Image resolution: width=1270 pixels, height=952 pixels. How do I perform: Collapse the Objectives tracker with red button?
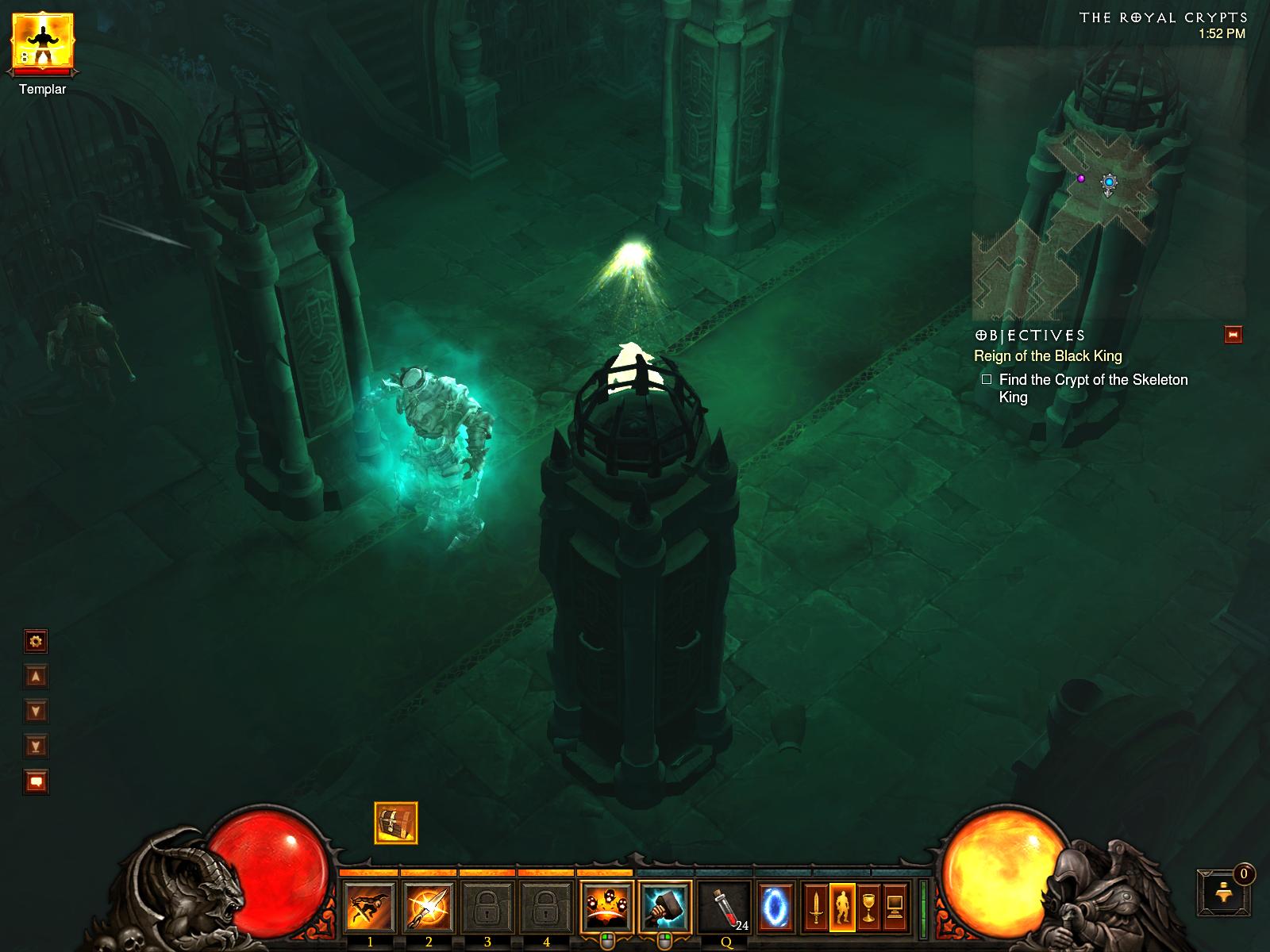click(x=1233, y=335)
